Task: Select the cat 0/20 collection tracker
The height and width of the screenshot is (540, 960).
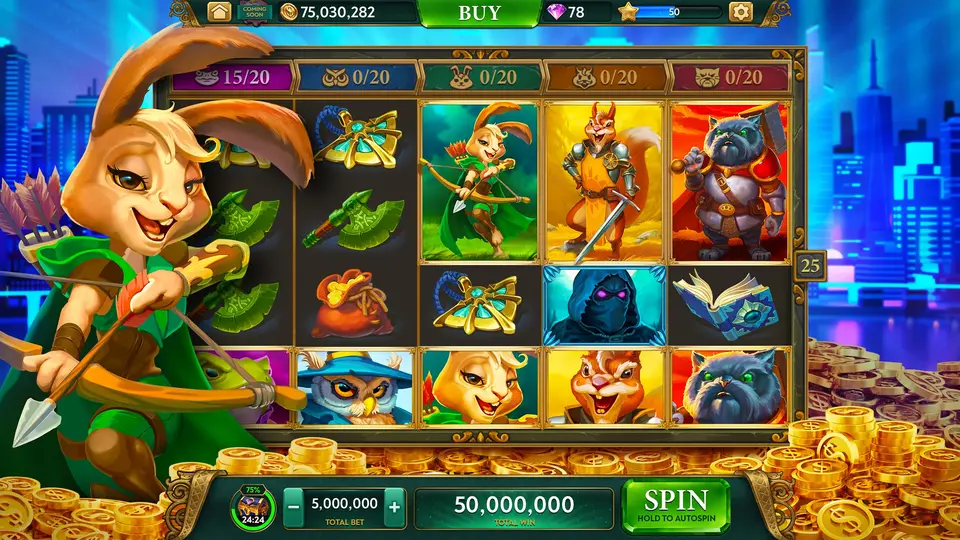Action: 728,77
